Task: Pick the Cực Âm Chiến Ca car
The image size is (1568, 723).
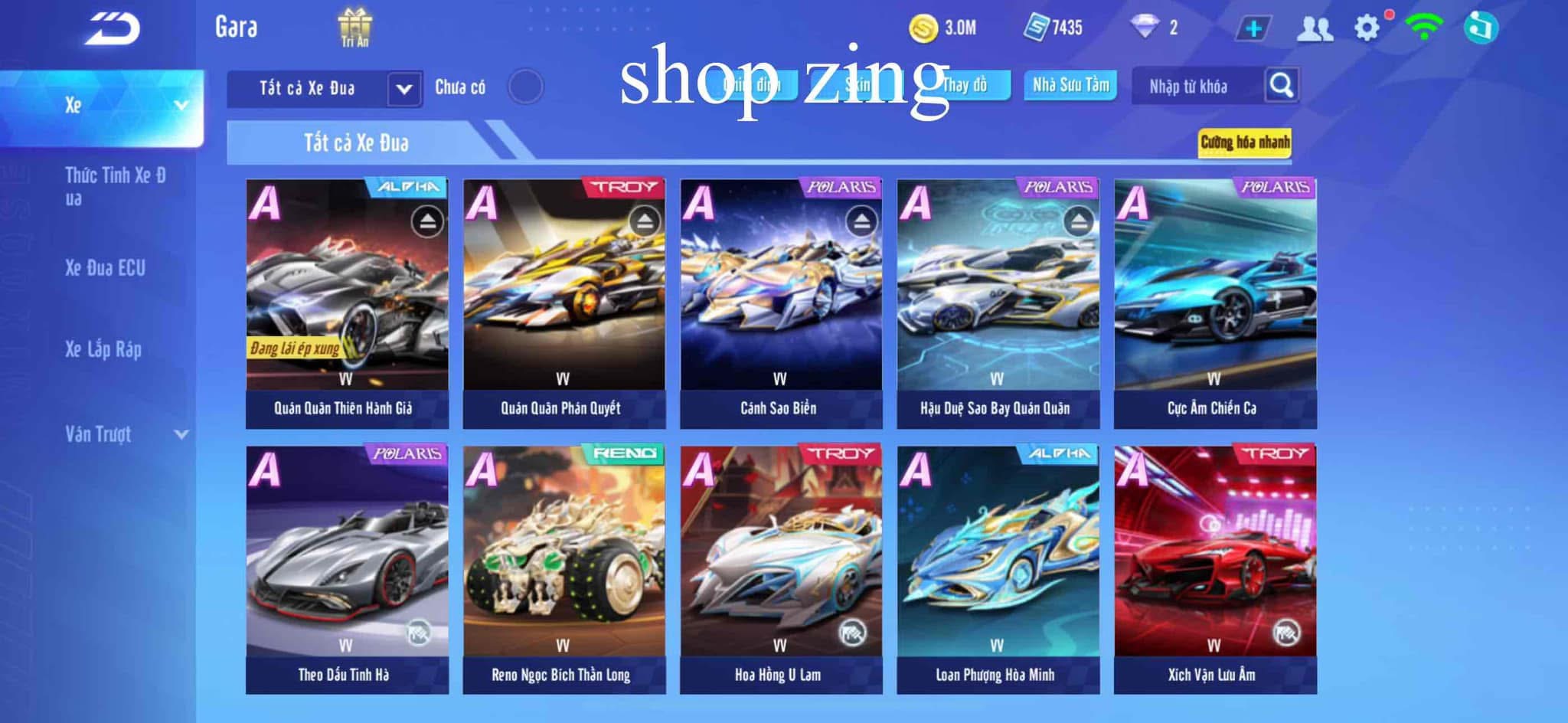Action: coord(1215,303)
